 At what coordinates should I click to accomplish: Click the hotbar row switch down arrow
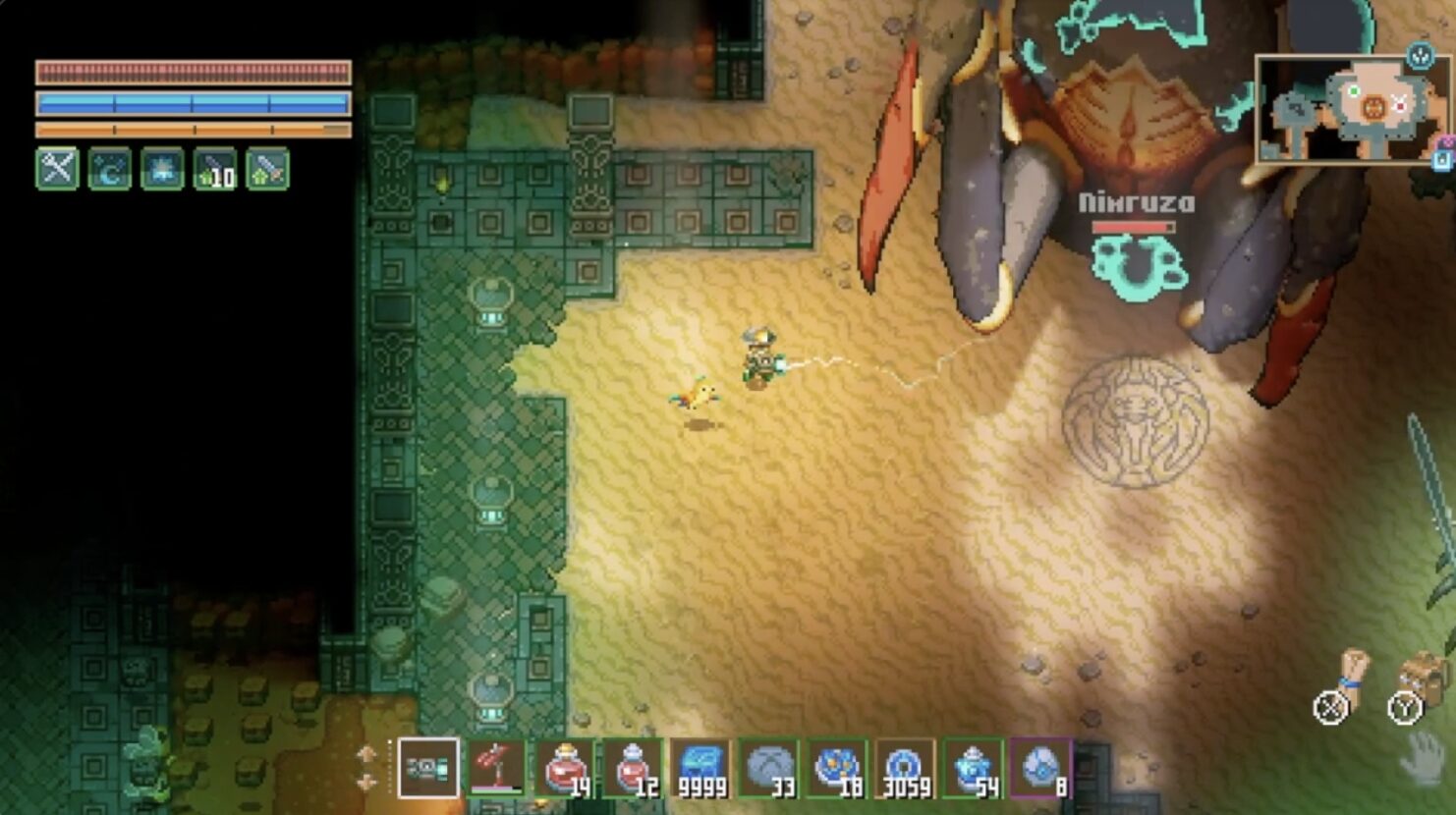click(x=366, y=783)
